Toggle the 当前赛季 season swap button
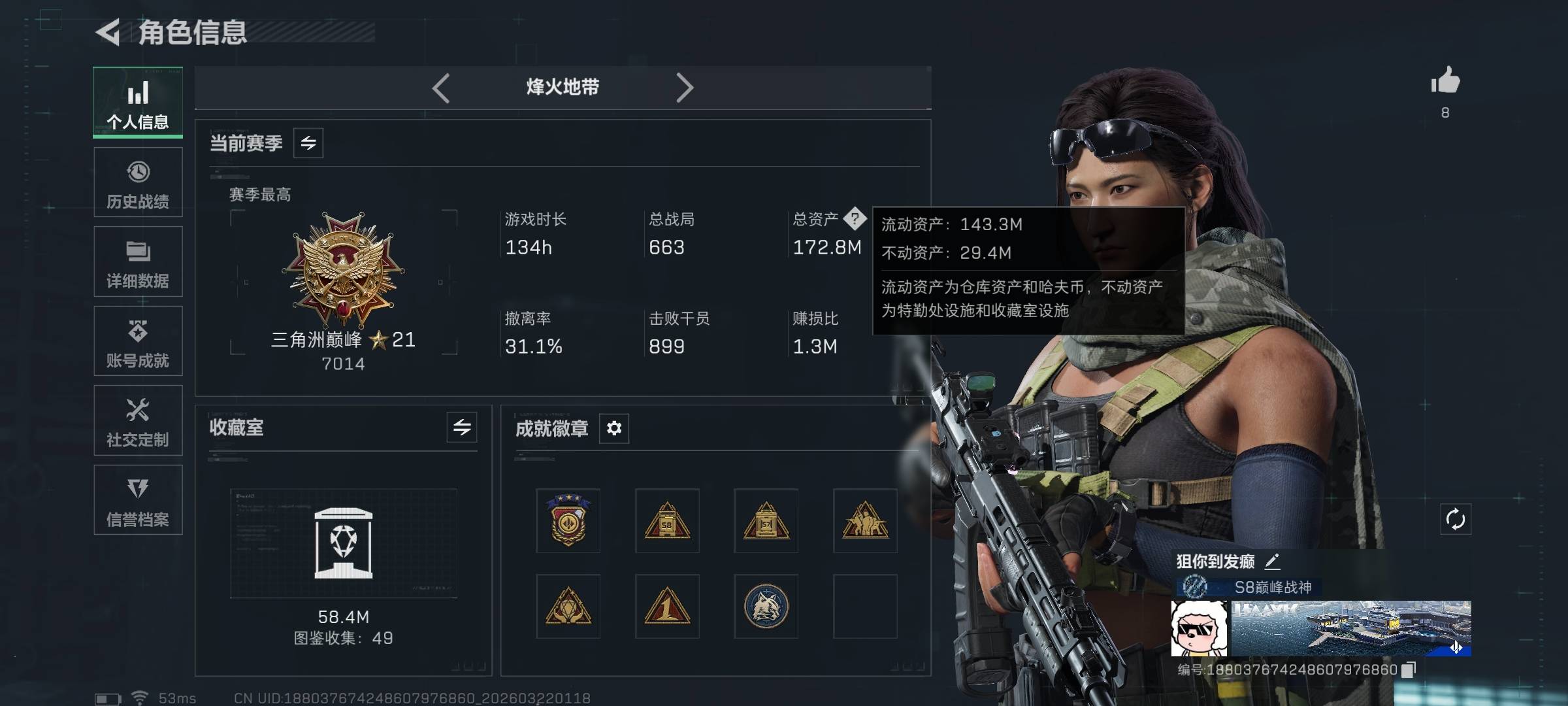 (308, 143)
